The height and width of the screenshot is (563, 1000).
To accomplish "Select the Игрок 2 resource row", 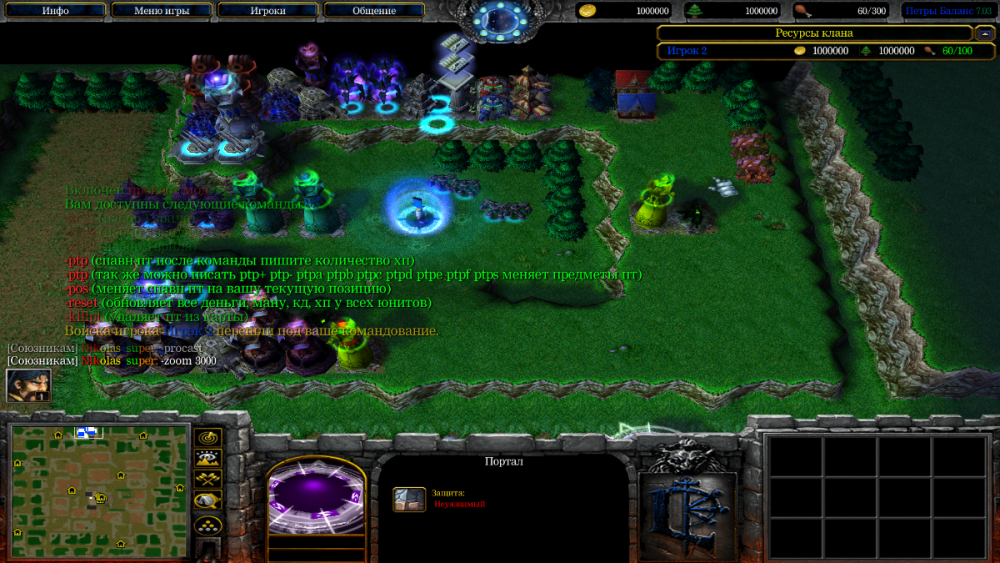I will [813, 50].
